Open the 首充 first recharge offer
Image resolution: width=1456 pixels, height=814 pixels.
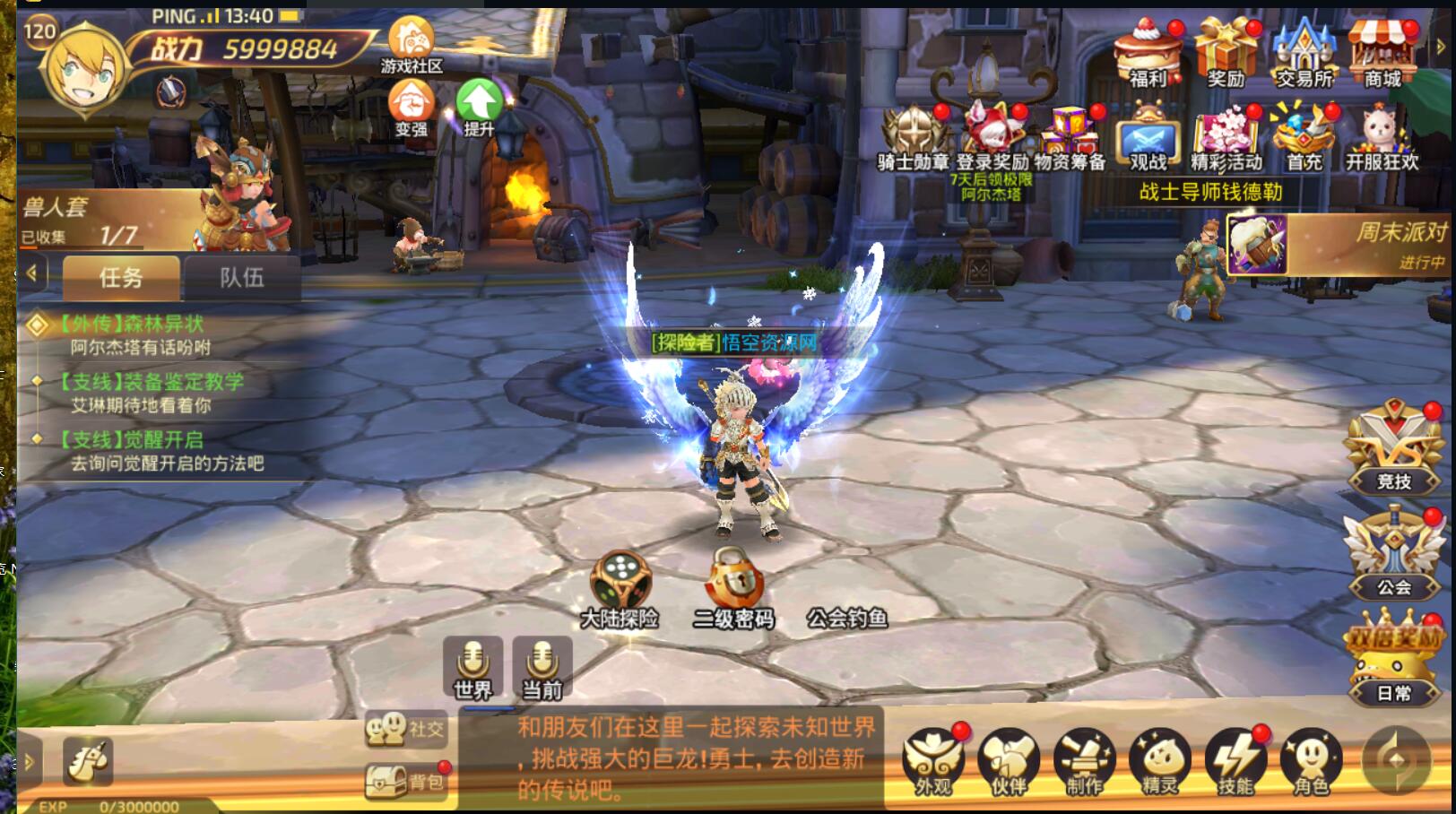pos(1304,136)
